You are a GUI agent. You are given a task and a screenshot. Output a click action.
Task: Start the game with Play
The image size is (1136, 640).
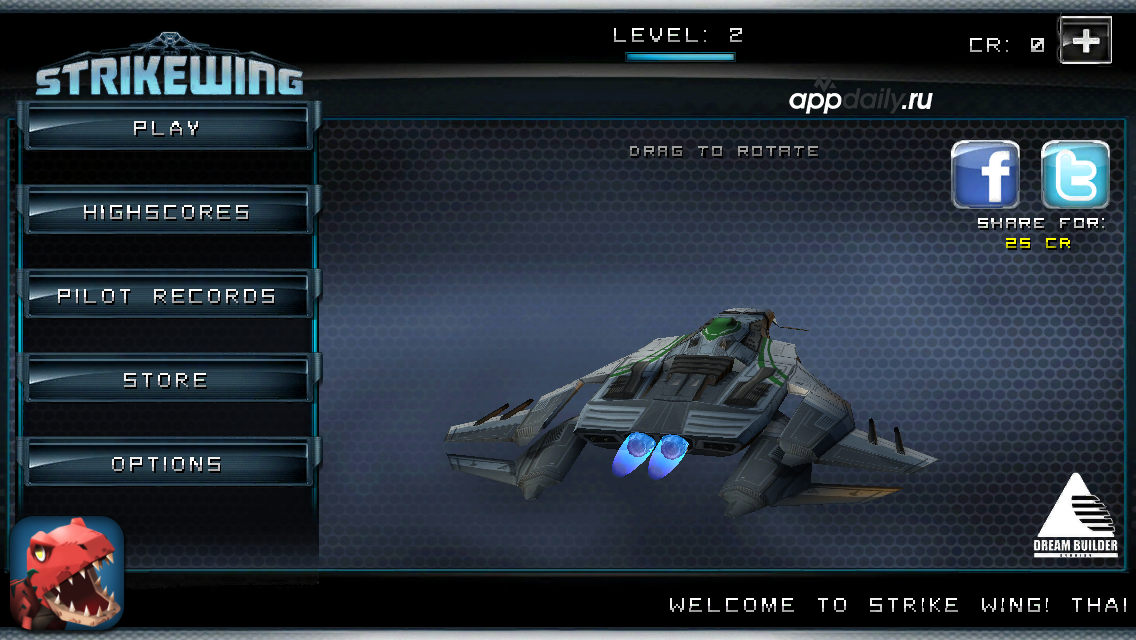click(x=167, y=128)
